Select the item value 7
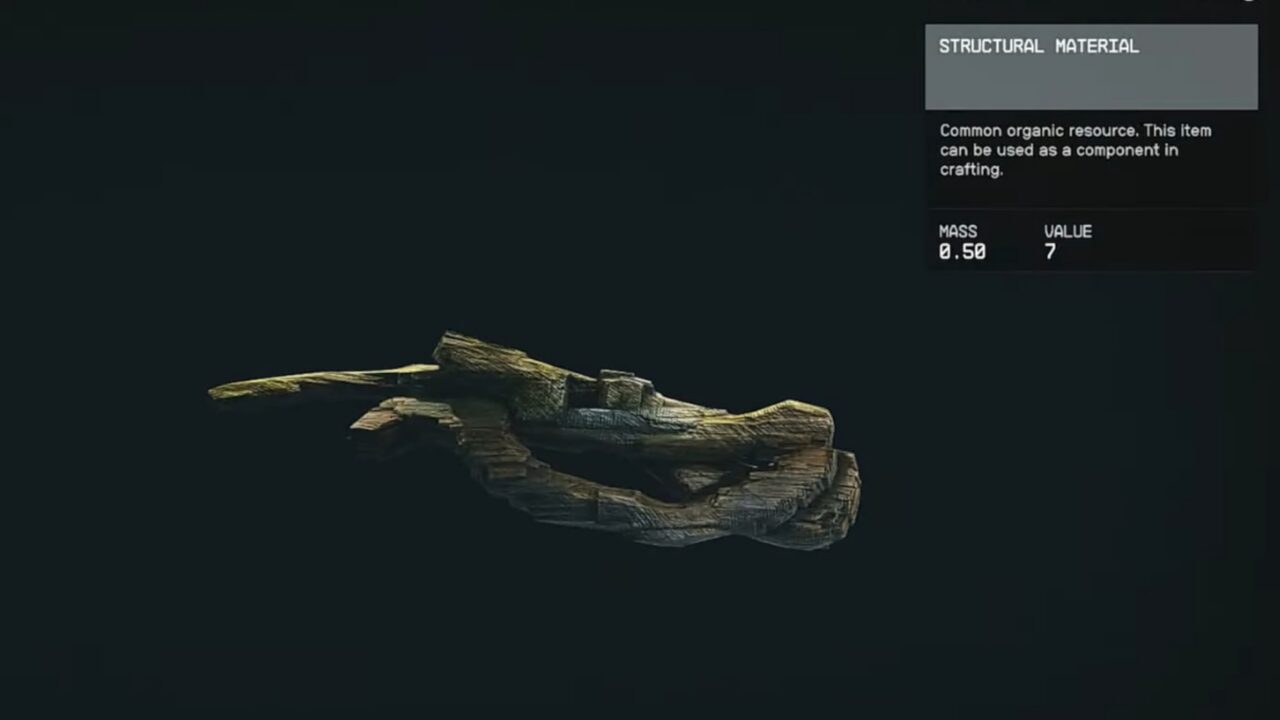This screenshot has height=720, width=1280. [x=1050, y=253]
